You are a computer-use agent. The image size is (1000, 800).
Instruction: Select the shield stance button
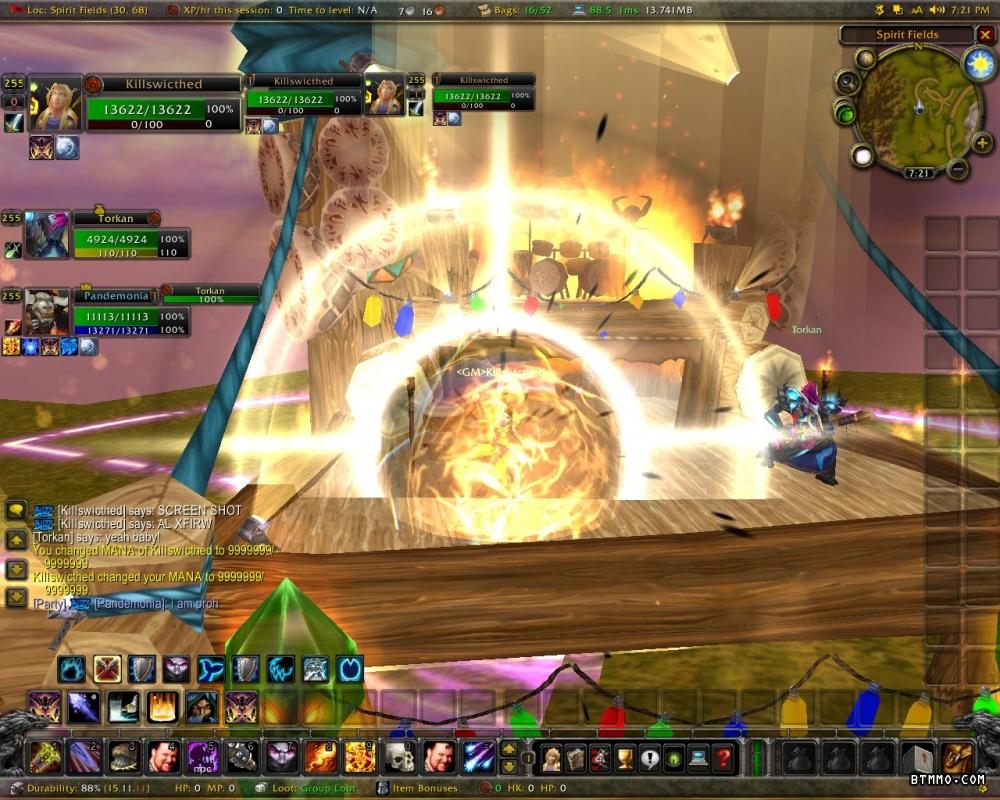[x=141, y=669]
